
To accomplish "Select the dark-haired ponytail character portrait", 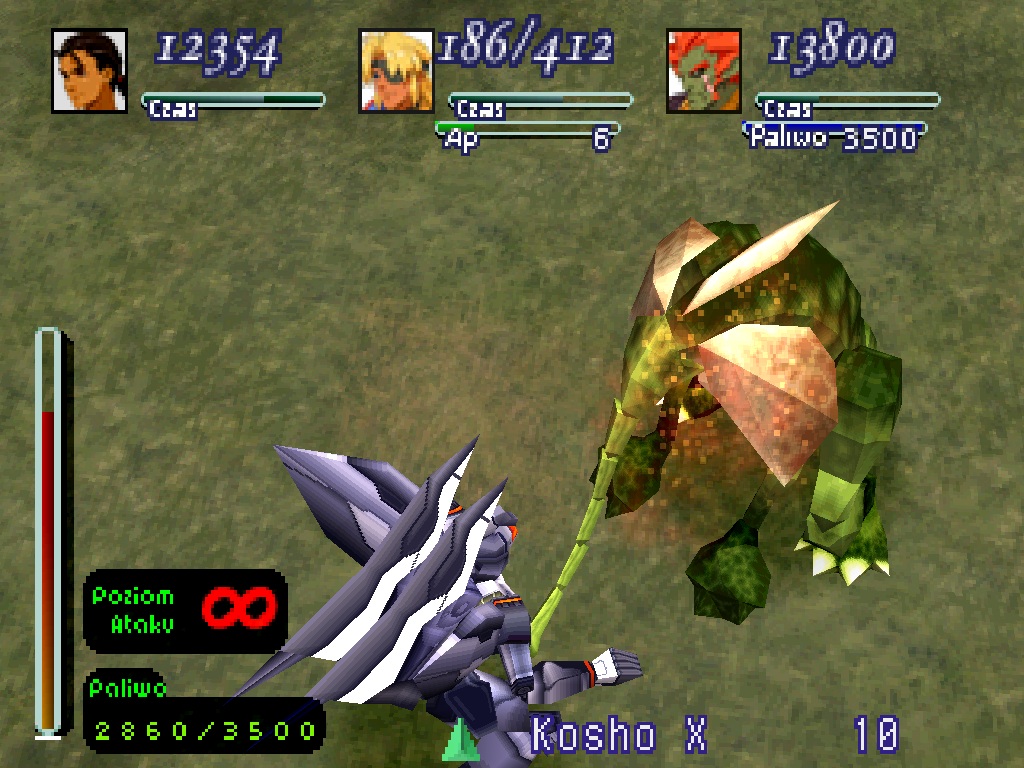I will 89,71.
